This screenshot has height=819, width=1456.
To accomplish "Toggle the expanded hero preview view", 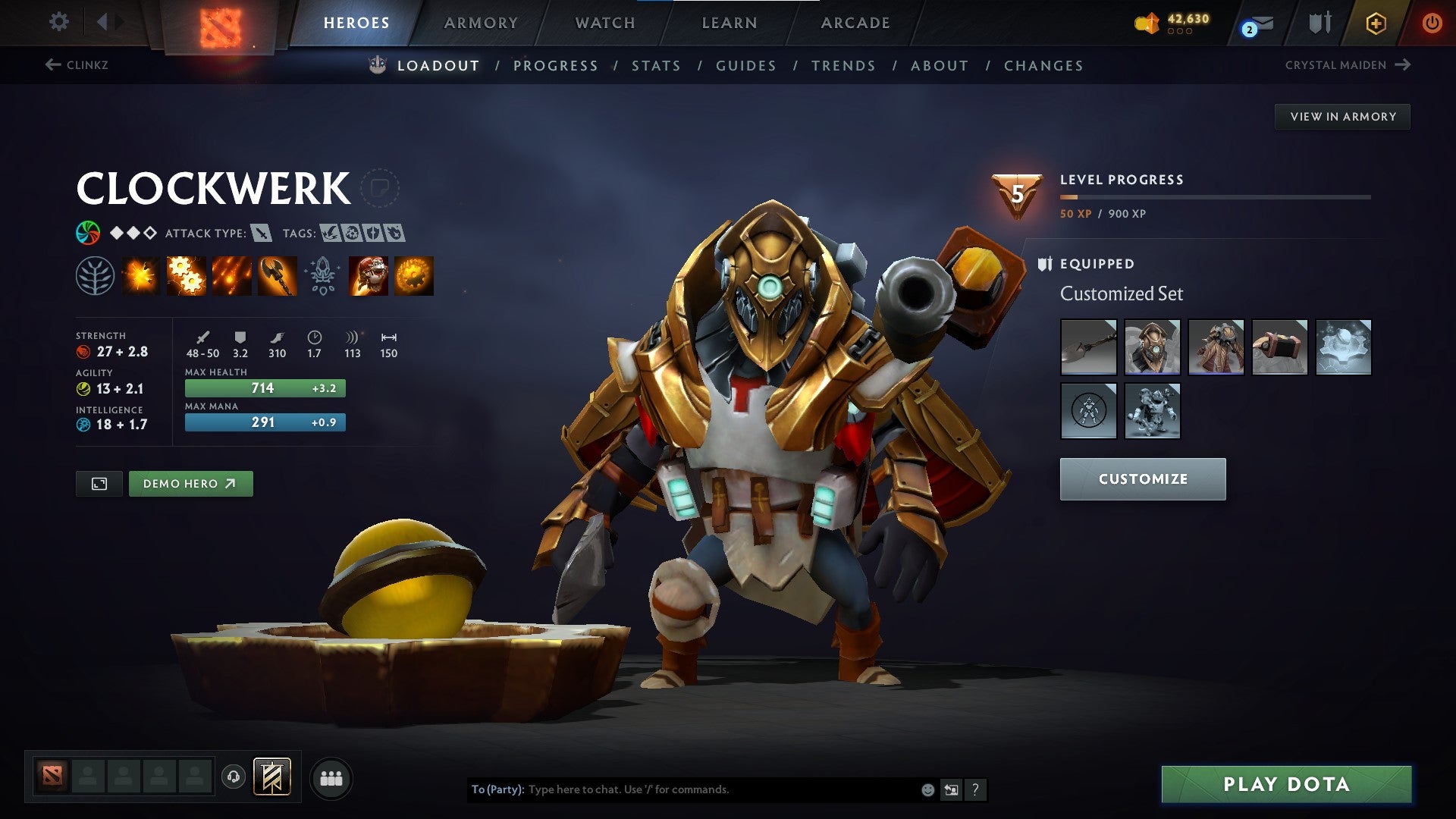I will [x=99, y=483].
